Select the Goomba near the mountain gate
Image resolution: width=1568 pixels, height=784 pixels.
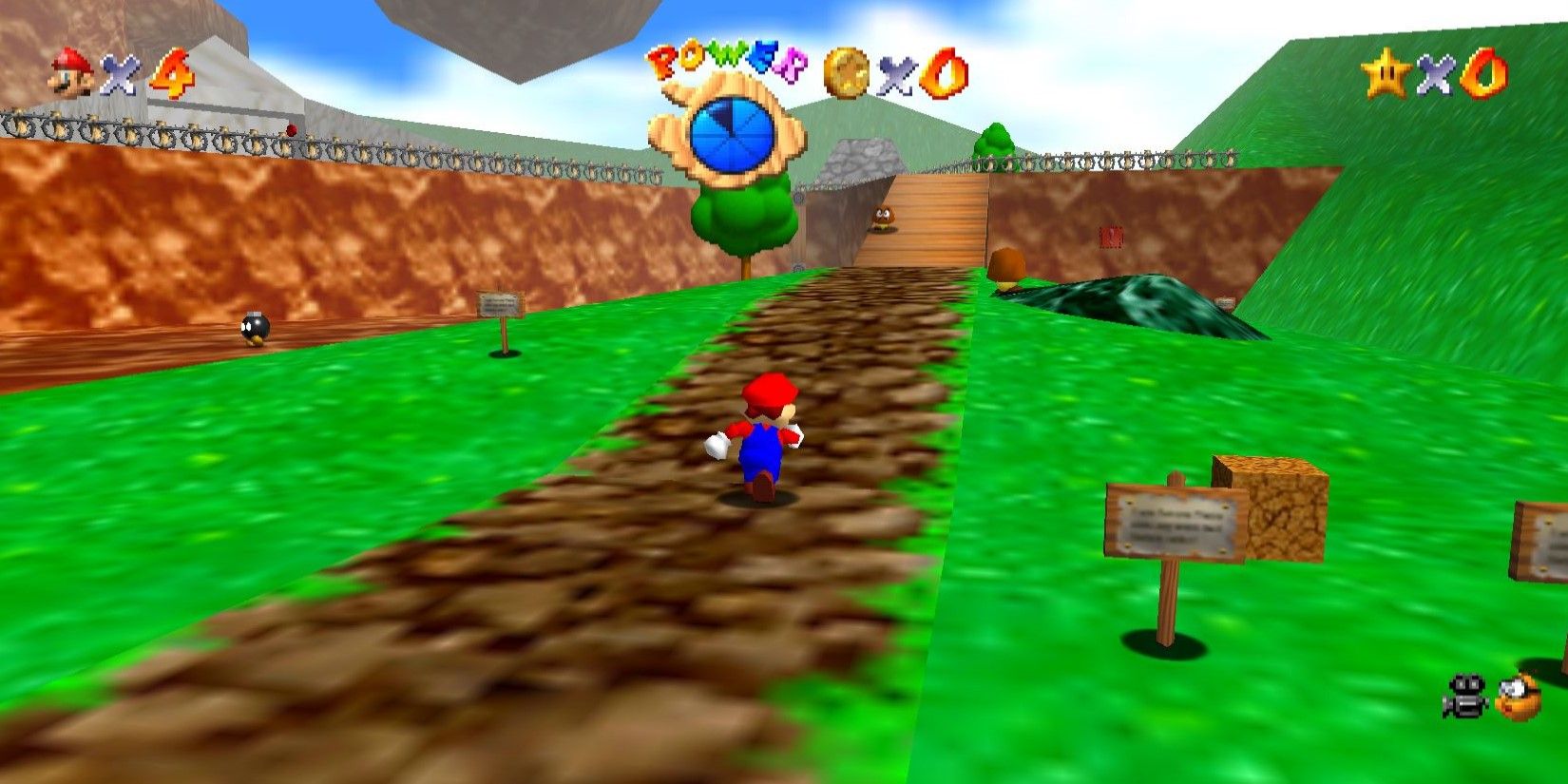[884, 219]
